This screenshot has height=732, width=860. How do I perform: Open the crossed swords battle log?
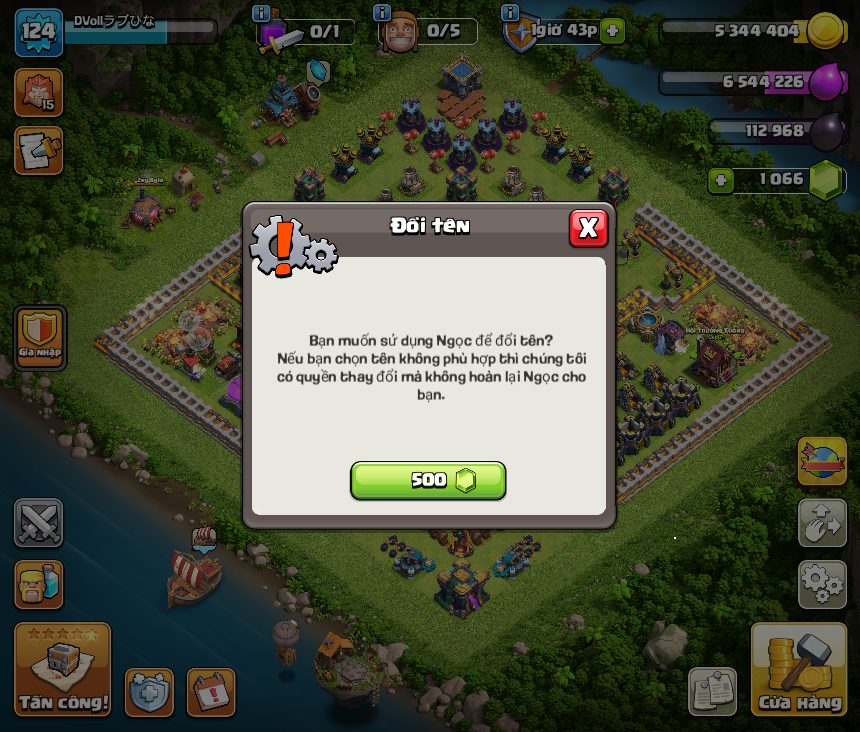click(x=39, y=522)
